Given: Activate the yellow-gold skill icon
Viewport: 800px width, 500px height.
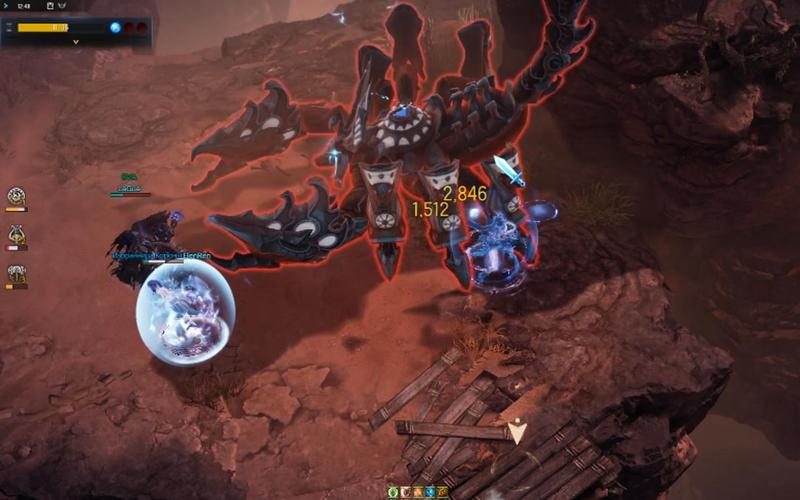Looking at the screenshot, I should [442, 492].
